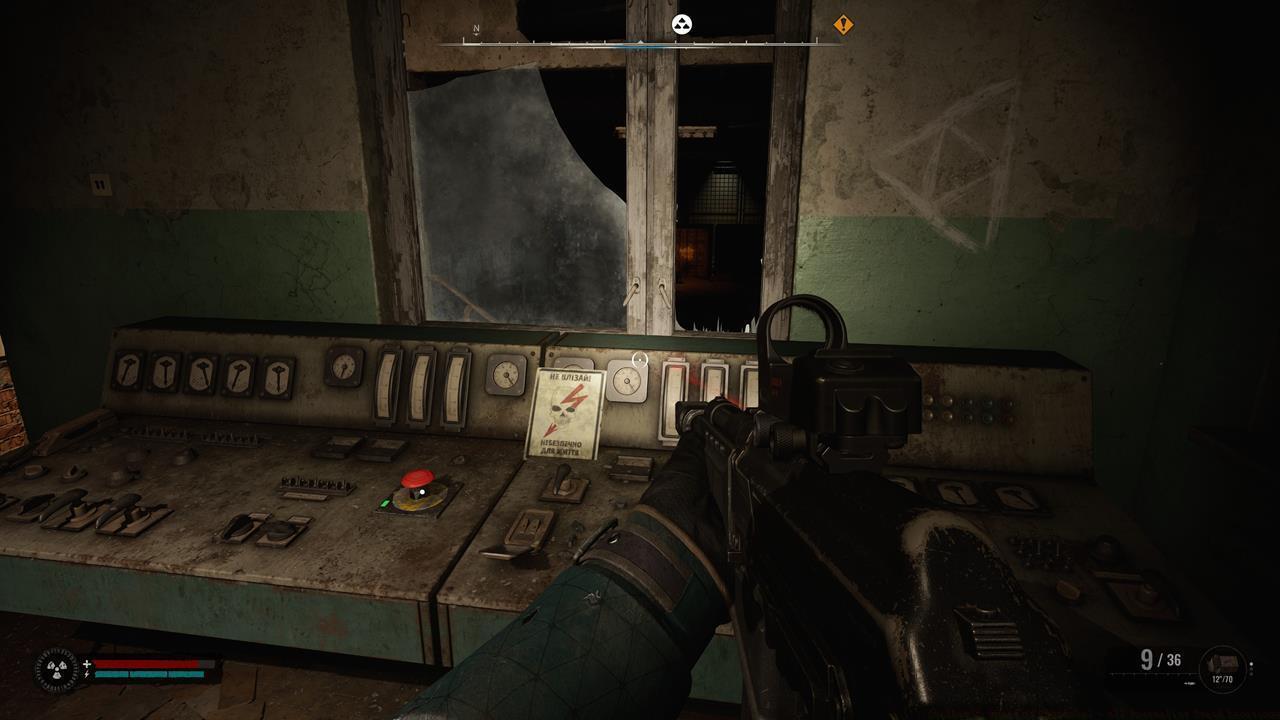Click the stamina lightning bolt icon
Viewport: 1280px width, 720px height.
coord(86,674)
